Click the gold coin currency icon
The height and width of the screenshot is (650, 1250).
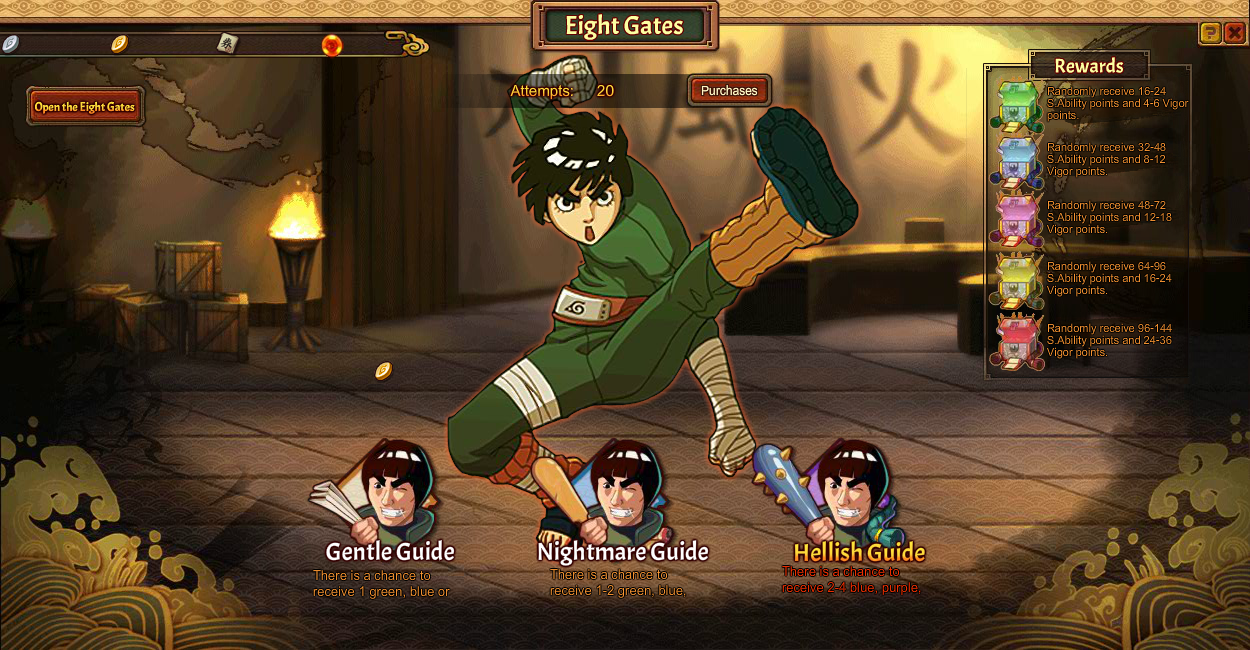[119, 43]
